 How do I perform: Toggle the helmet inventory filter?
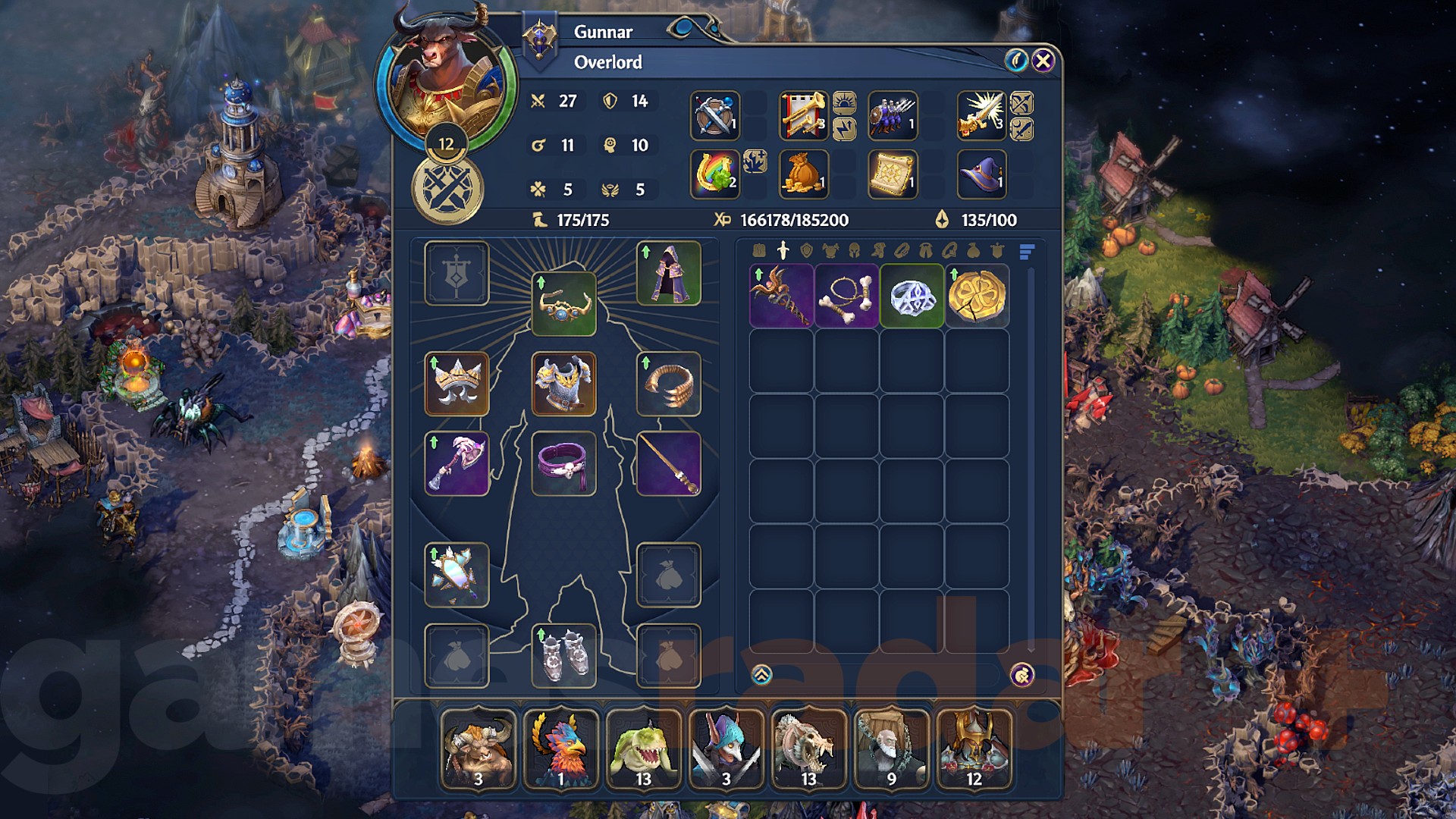point(854,249)
